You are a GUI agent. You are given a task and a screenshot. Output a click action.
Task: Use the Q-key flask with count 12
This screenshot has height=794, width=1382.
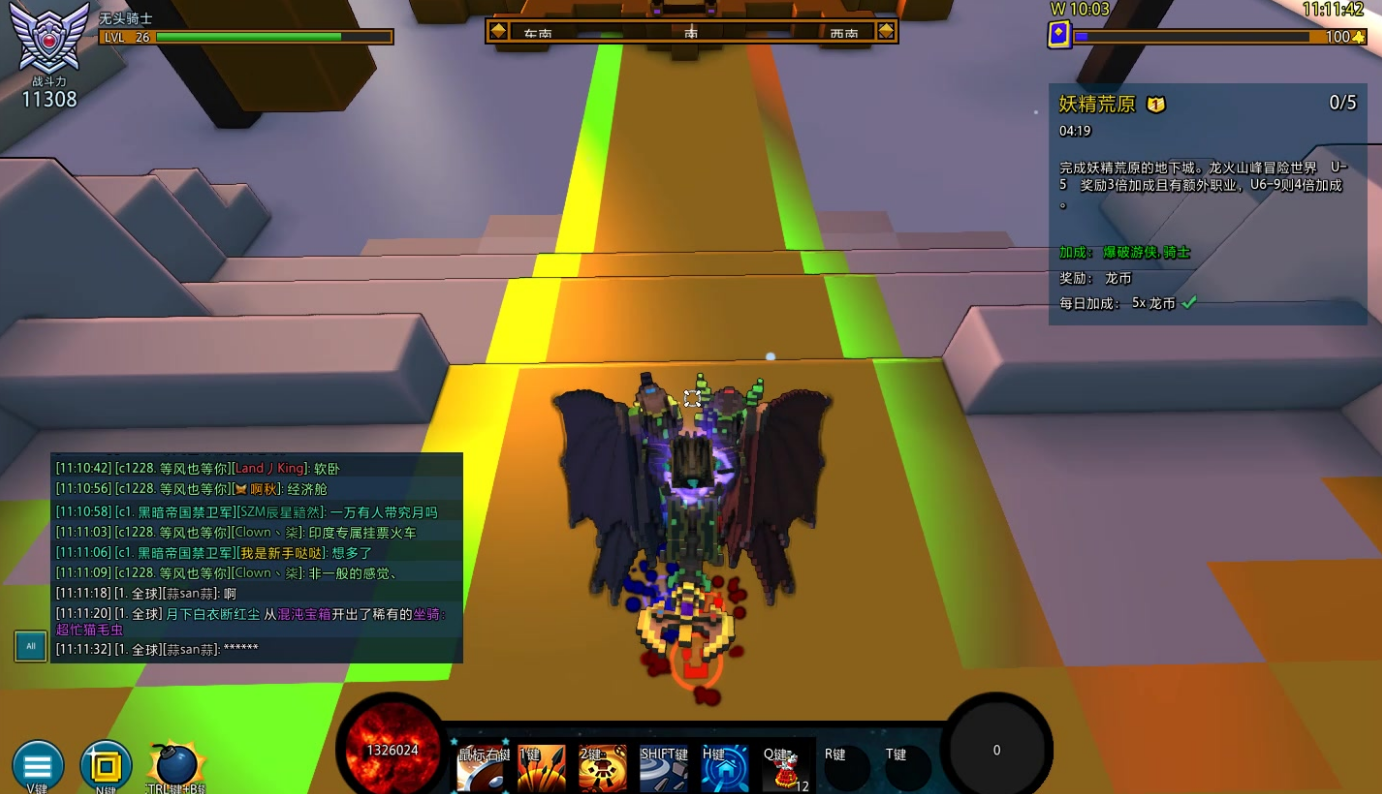[x=785, y=769]
